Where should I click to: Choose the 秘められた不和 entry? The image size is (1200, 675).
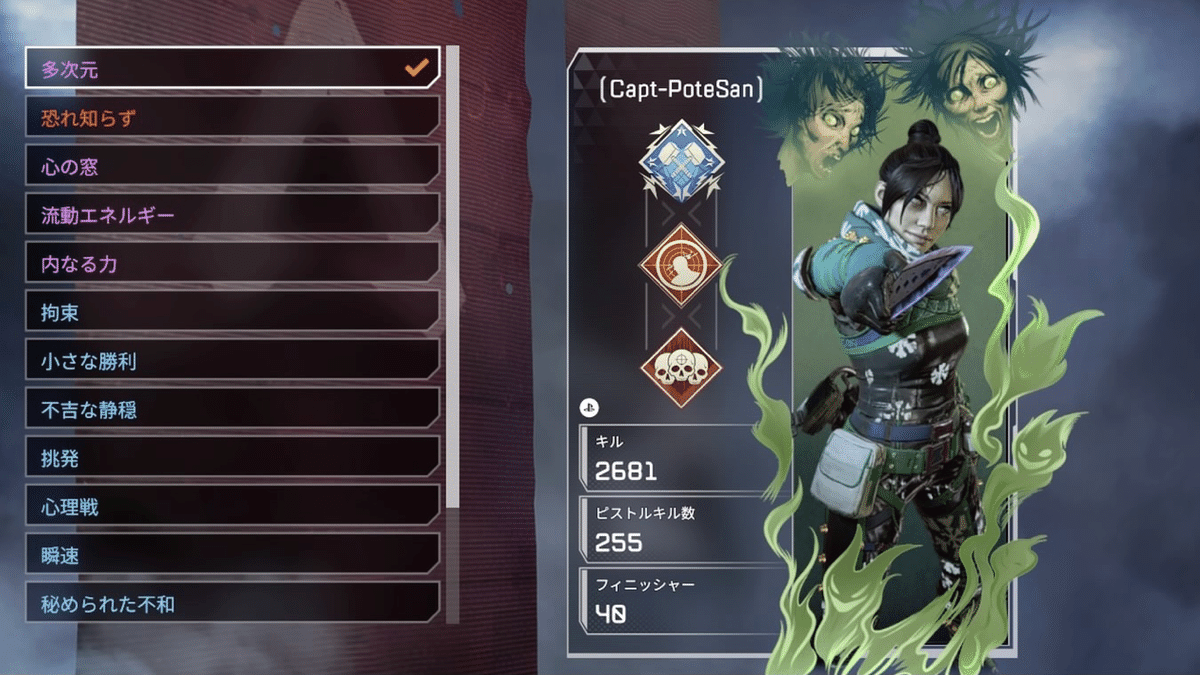[x=232, y=604]
